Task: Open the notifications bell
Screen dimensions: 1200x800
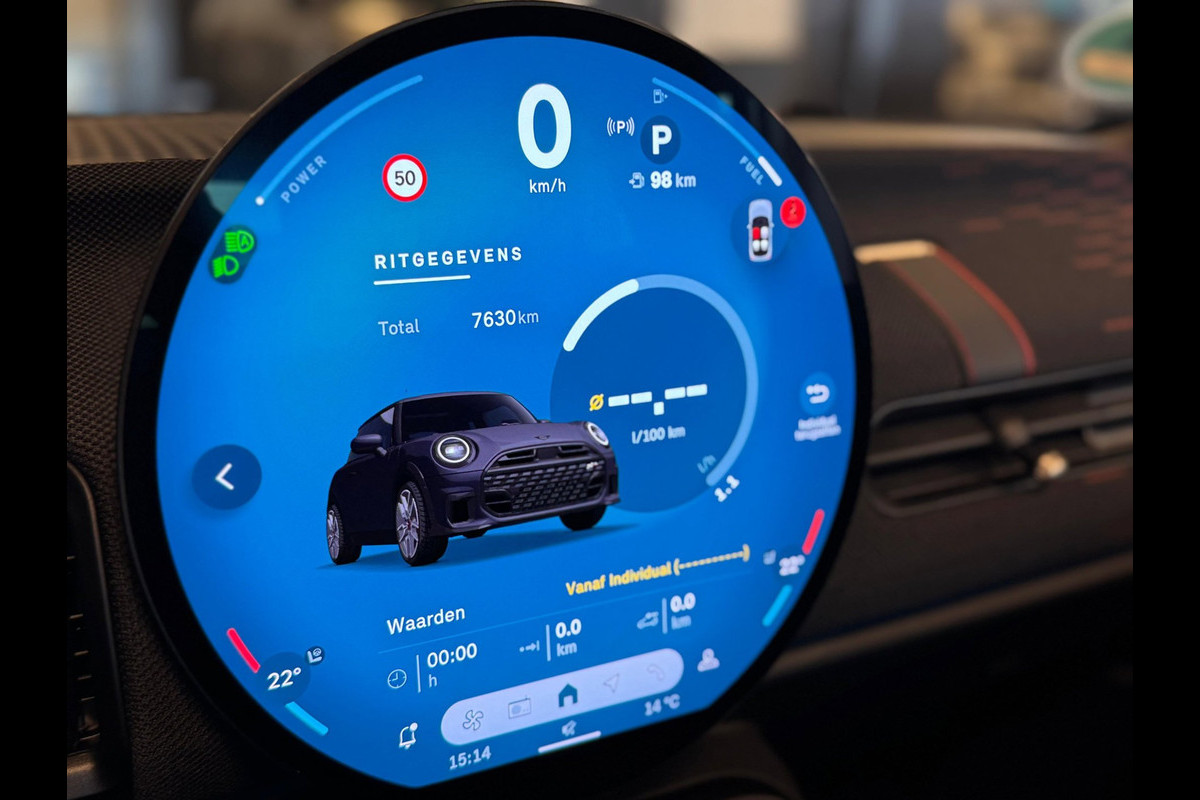Action: point(407,737)
